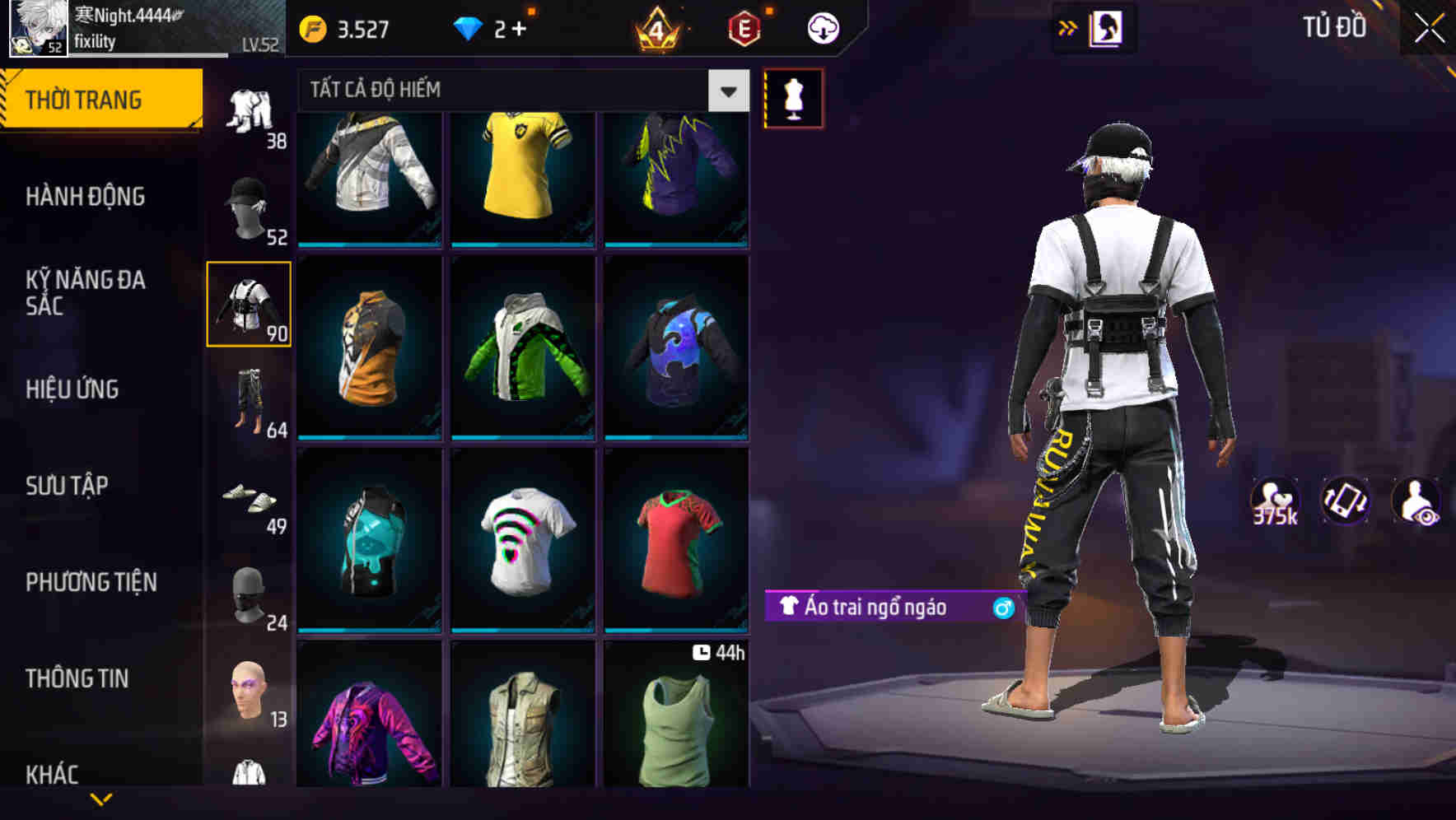Expand more categories with the bottom chevron
The image size is (1456, 820).
pos(101,800)
